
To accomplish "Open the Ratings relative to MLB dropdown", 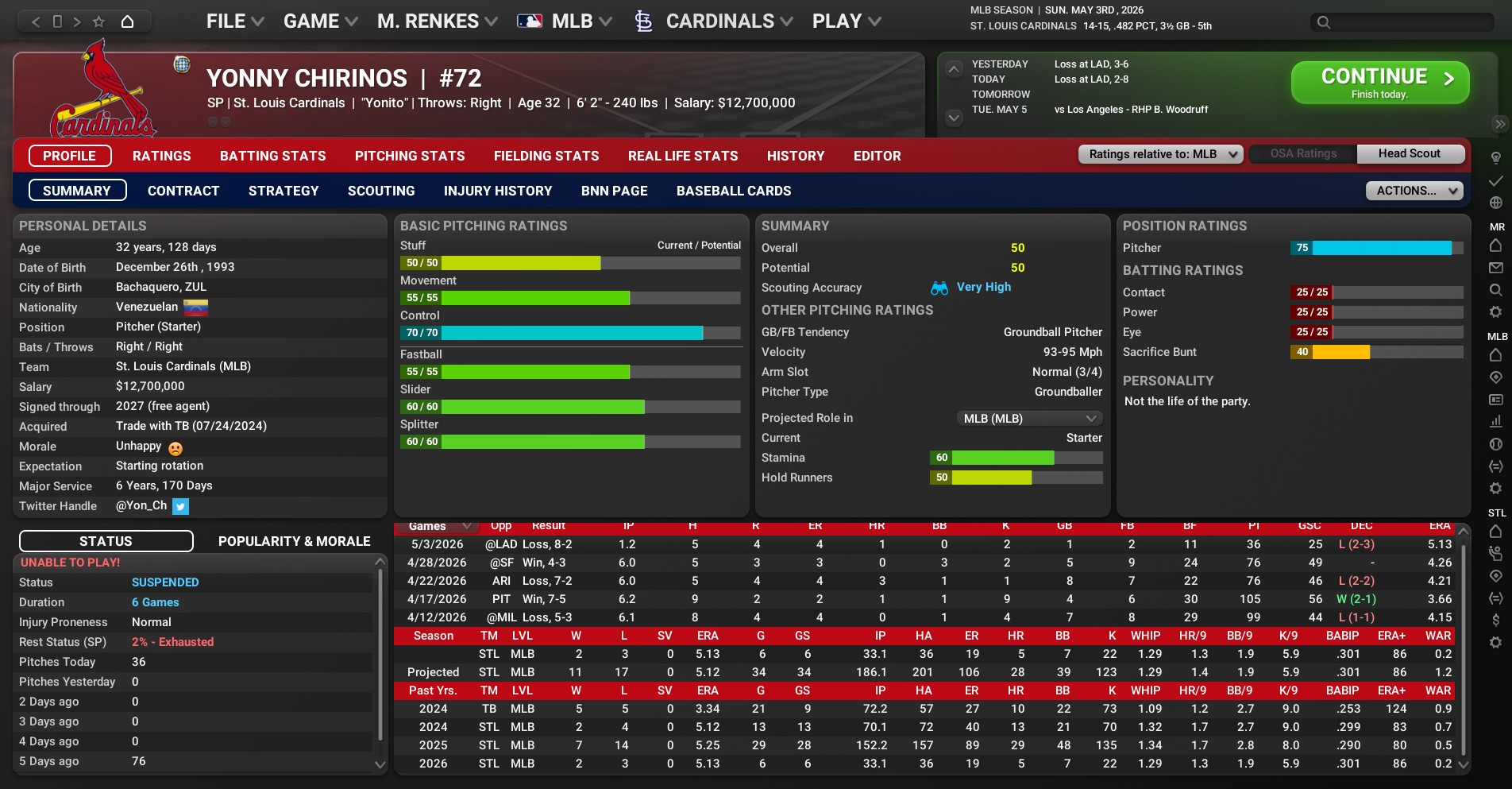I will (1160, 154).
